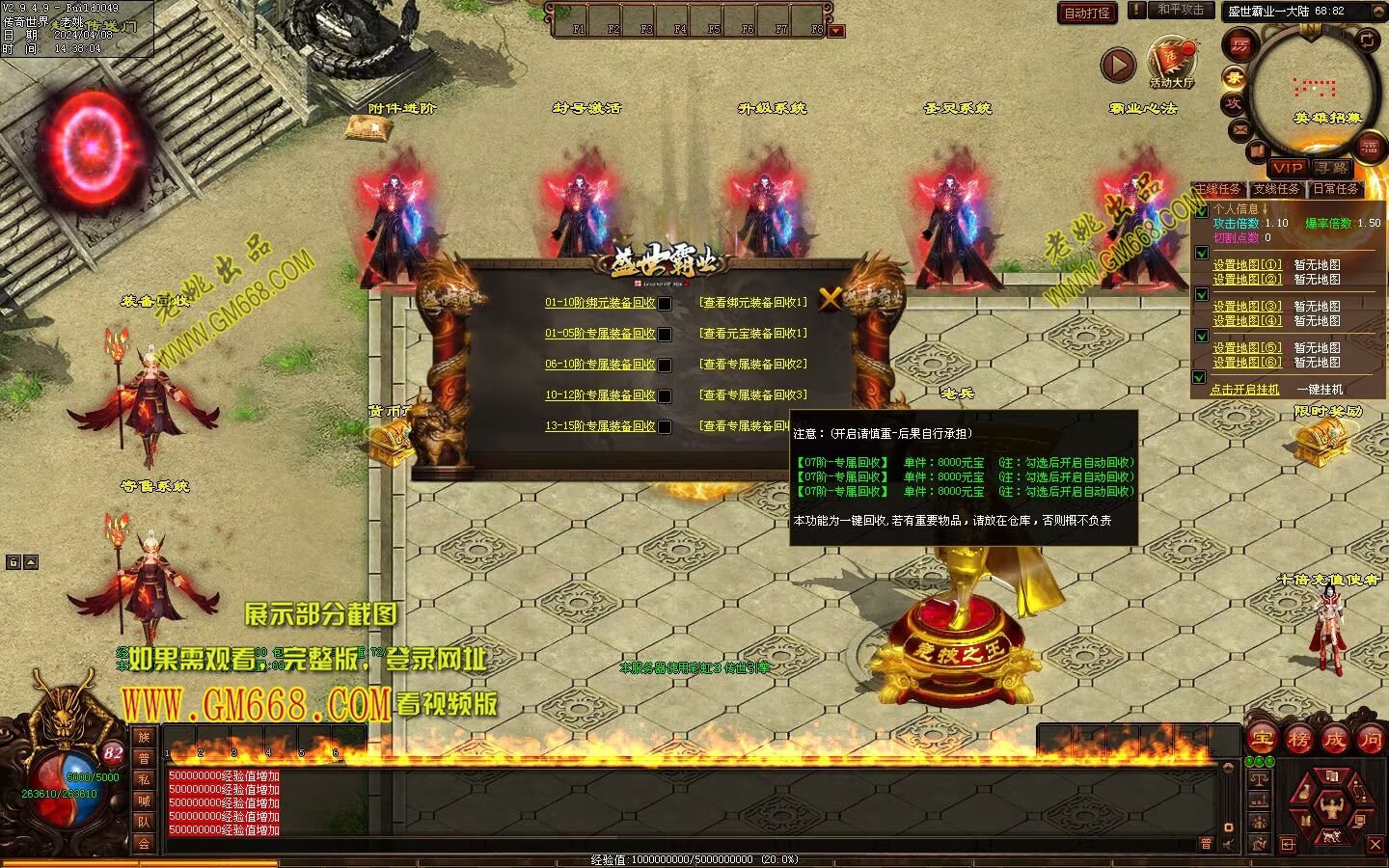1389x868 pixels.
Task: Activate 寻路 pathfinding
Action: click(x=1332, y=168)
